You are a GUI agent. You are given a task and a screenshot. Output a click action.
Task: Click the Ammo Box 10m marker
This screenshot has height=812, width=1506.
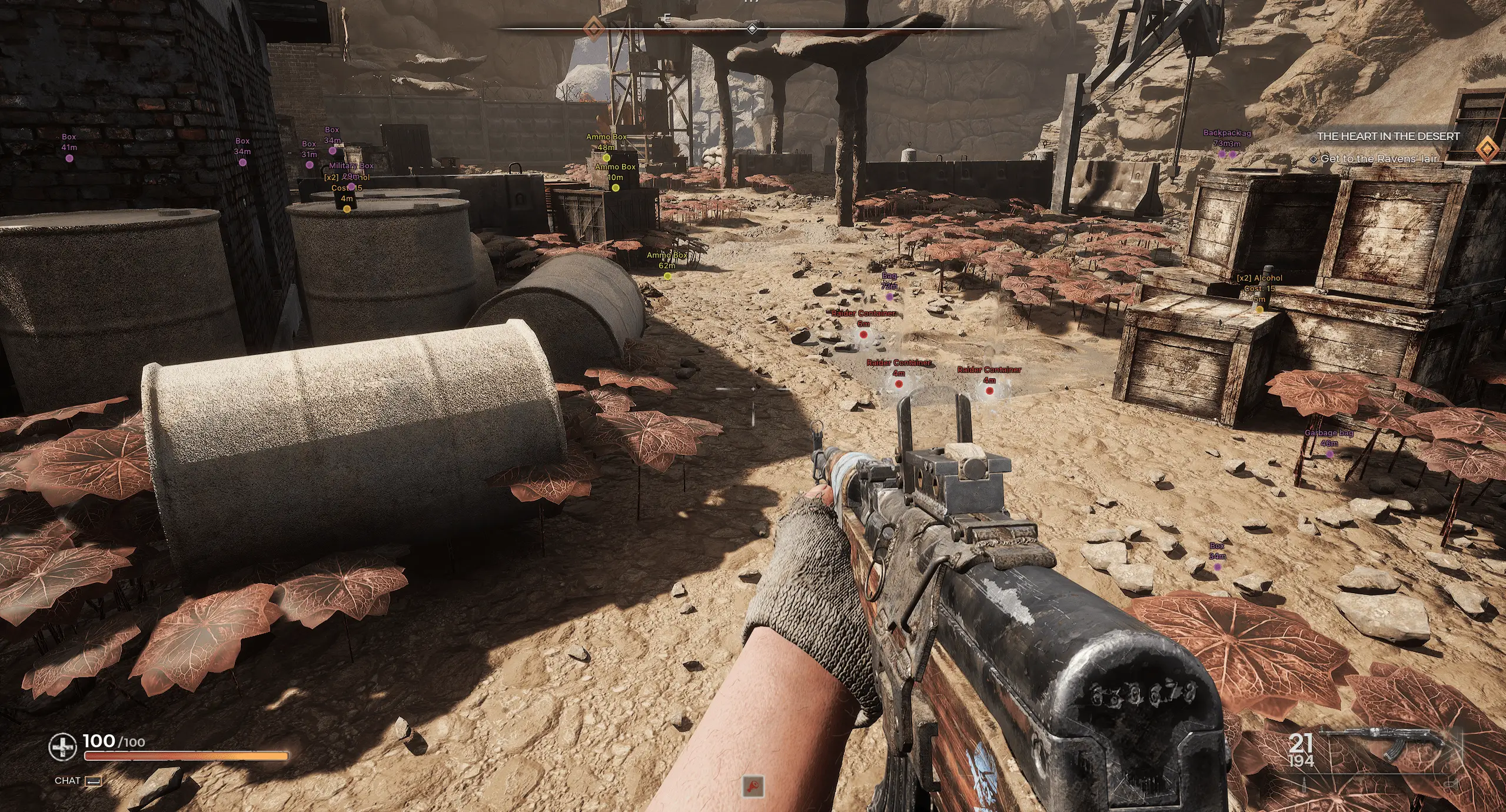[616, 188]
